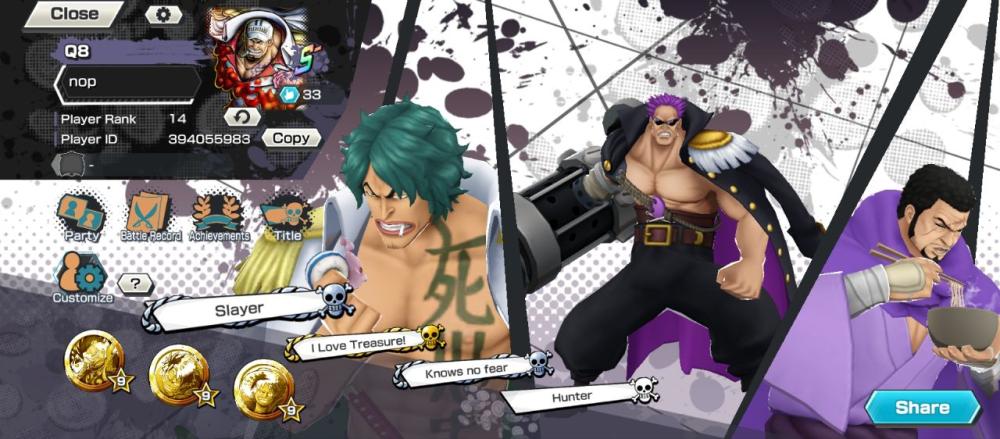Viewport: 1000px width, 439px height.
Task: View the Battle Record
Action: click(x=148, y=217)
